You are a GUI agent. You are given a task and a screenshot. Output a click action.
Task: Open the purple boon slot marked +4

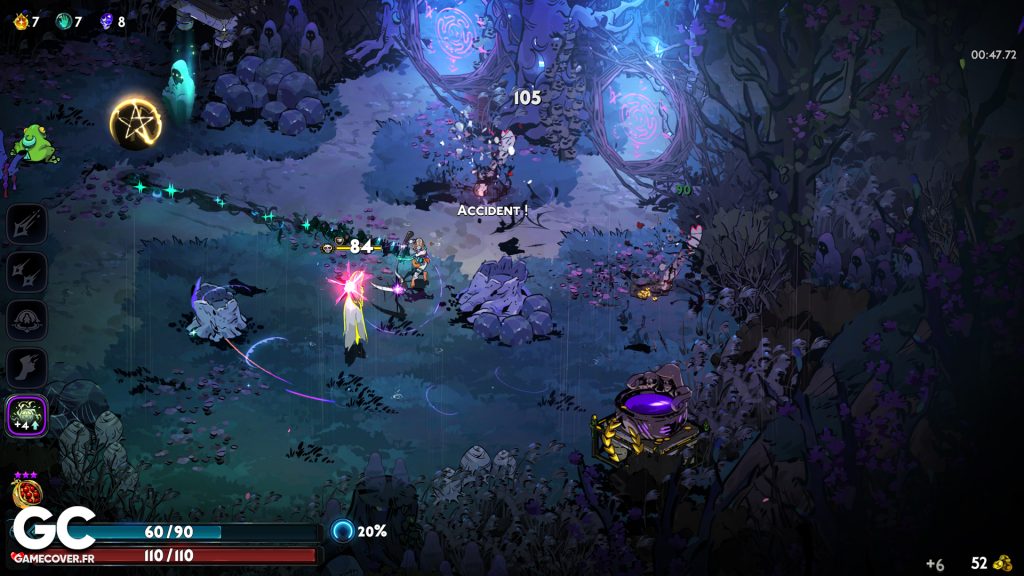(27, 416)
